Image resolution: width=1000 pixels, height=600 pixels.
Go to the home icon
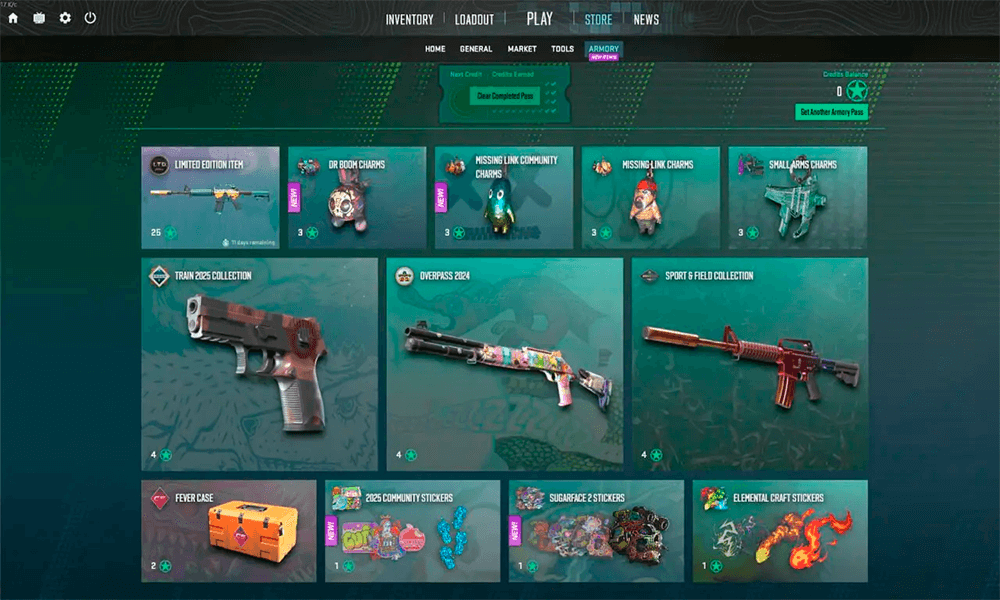[x=13, y=18]
